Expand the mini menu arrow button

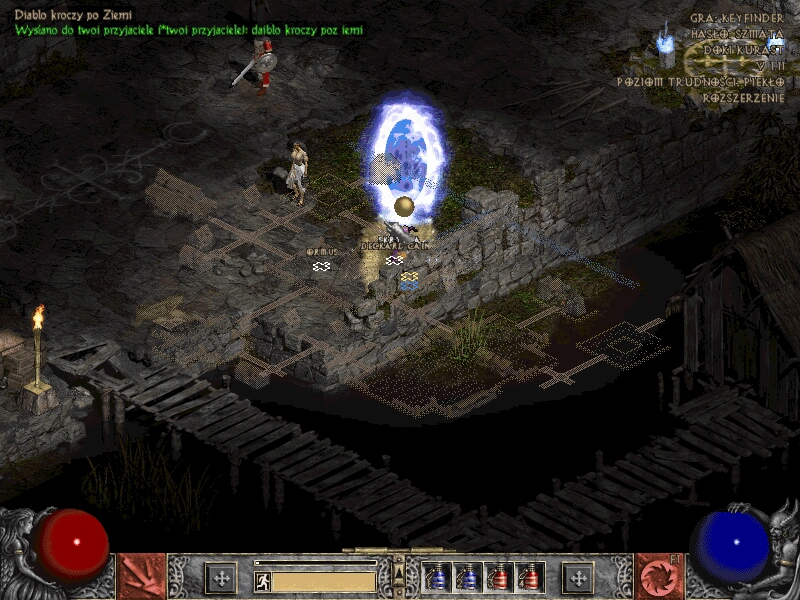(x=399, y=571)
